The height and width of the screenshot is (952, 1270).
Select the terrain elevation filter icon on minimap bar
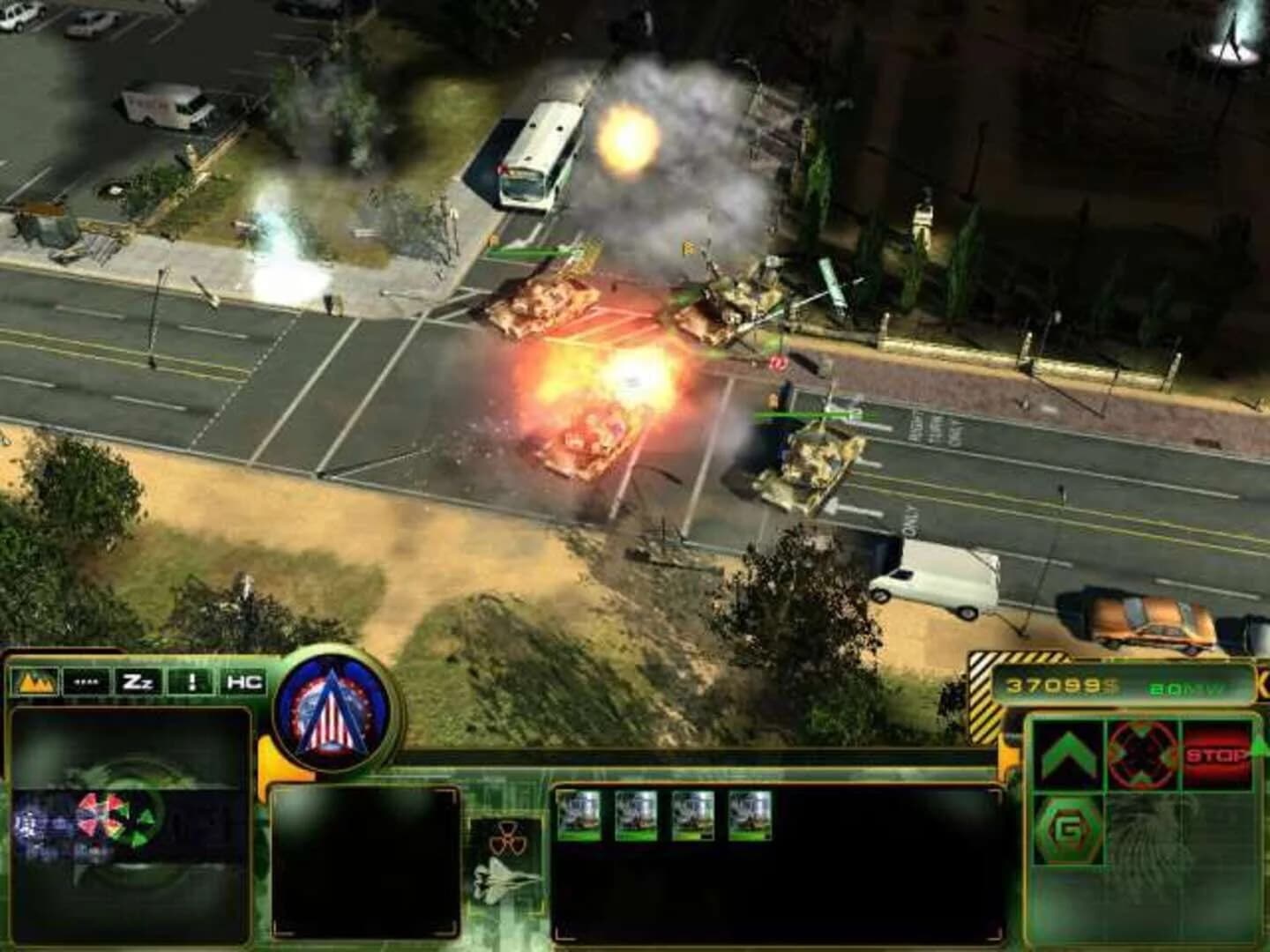[x=34, y=681]
